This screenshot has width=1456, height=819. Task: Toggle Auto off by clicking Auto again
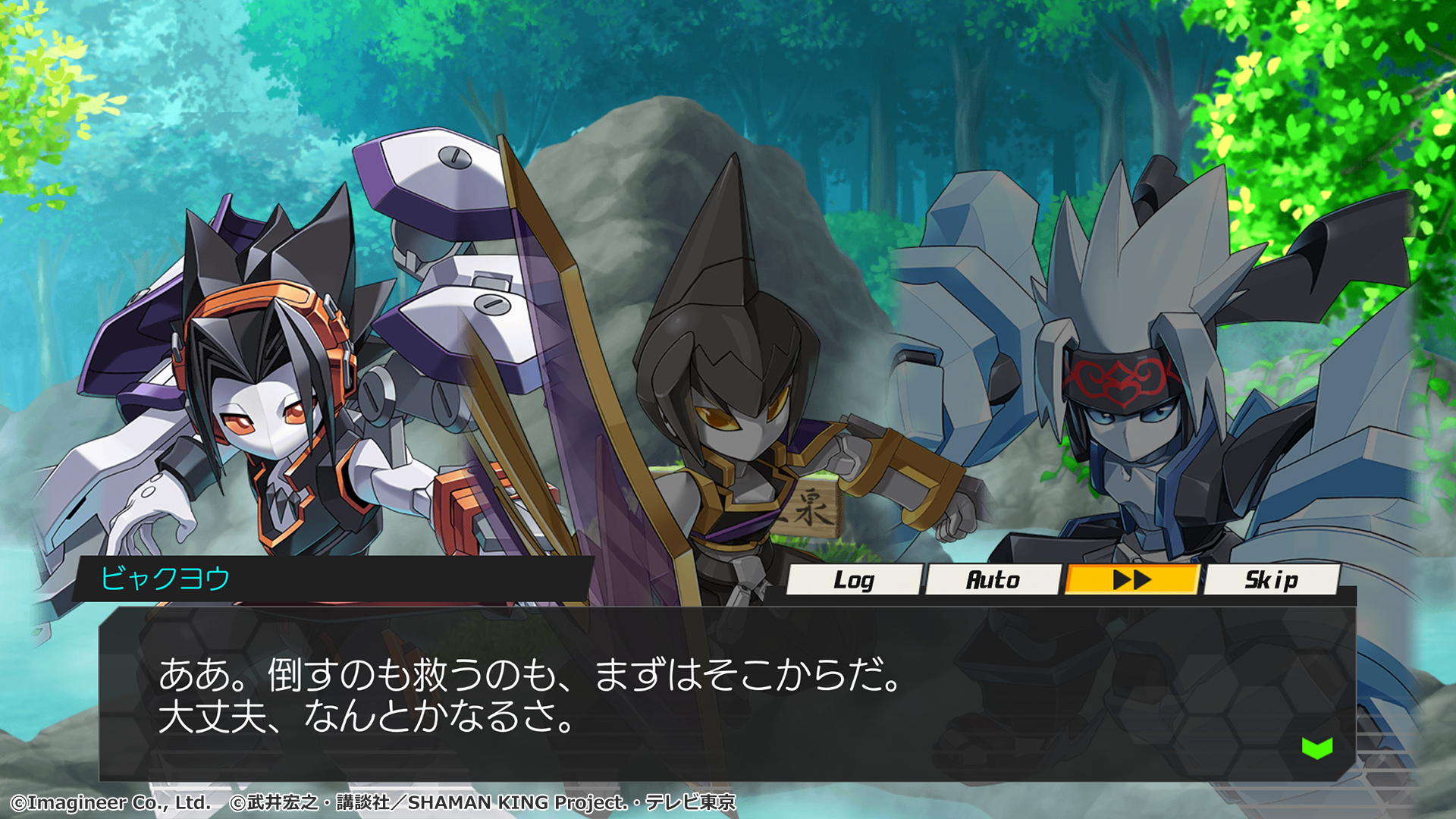click(x=993, y=580)
